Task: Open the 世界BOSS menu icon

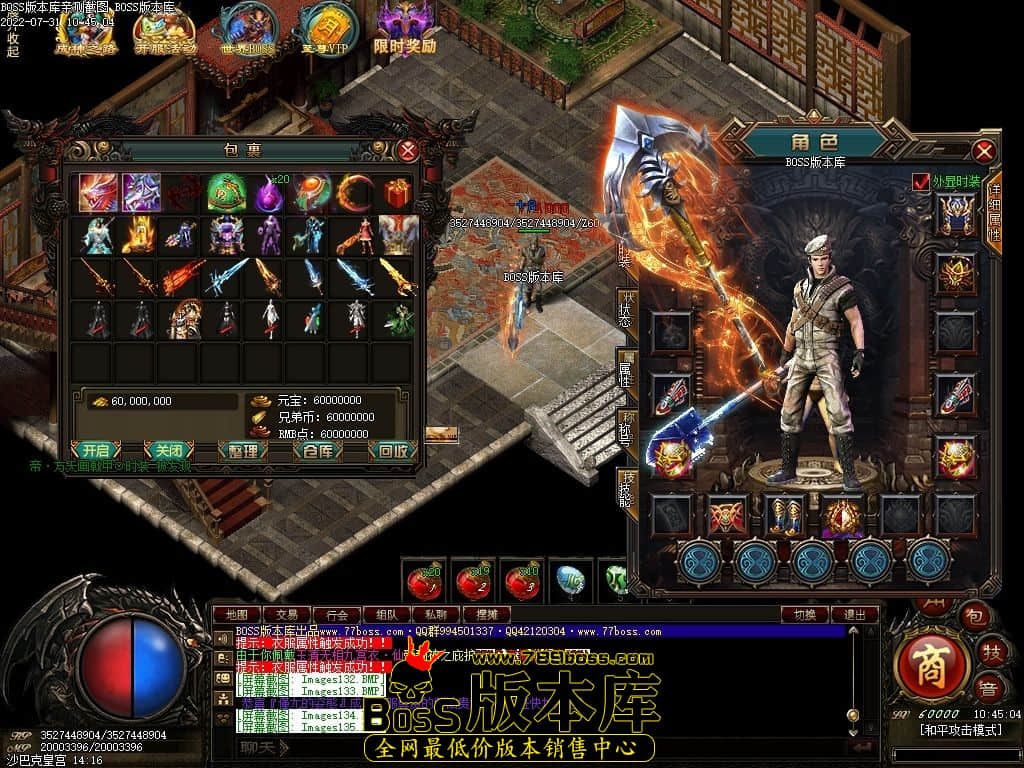Action: [x=247, y=30]
